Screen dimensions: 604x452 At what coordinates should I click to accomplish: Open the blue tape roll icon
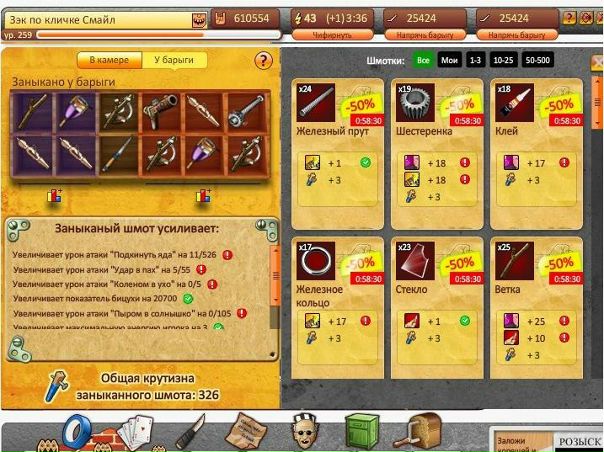79,433
